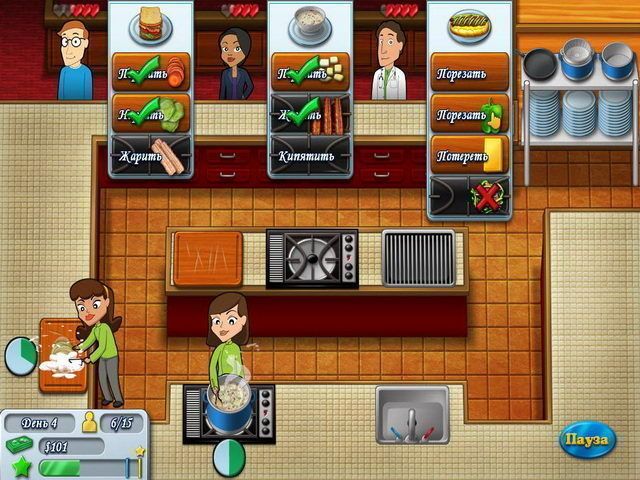640x480 pixels.
Task: Click the red-crossed final step on the omelette order
Action: (x=470, y=196)
